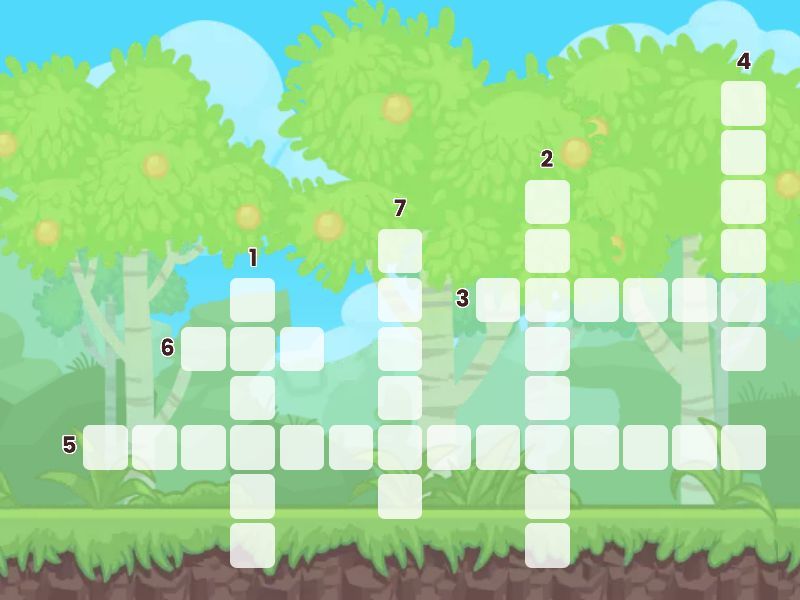
Task: Select the first cell of word 5
Action: [105, 447]
